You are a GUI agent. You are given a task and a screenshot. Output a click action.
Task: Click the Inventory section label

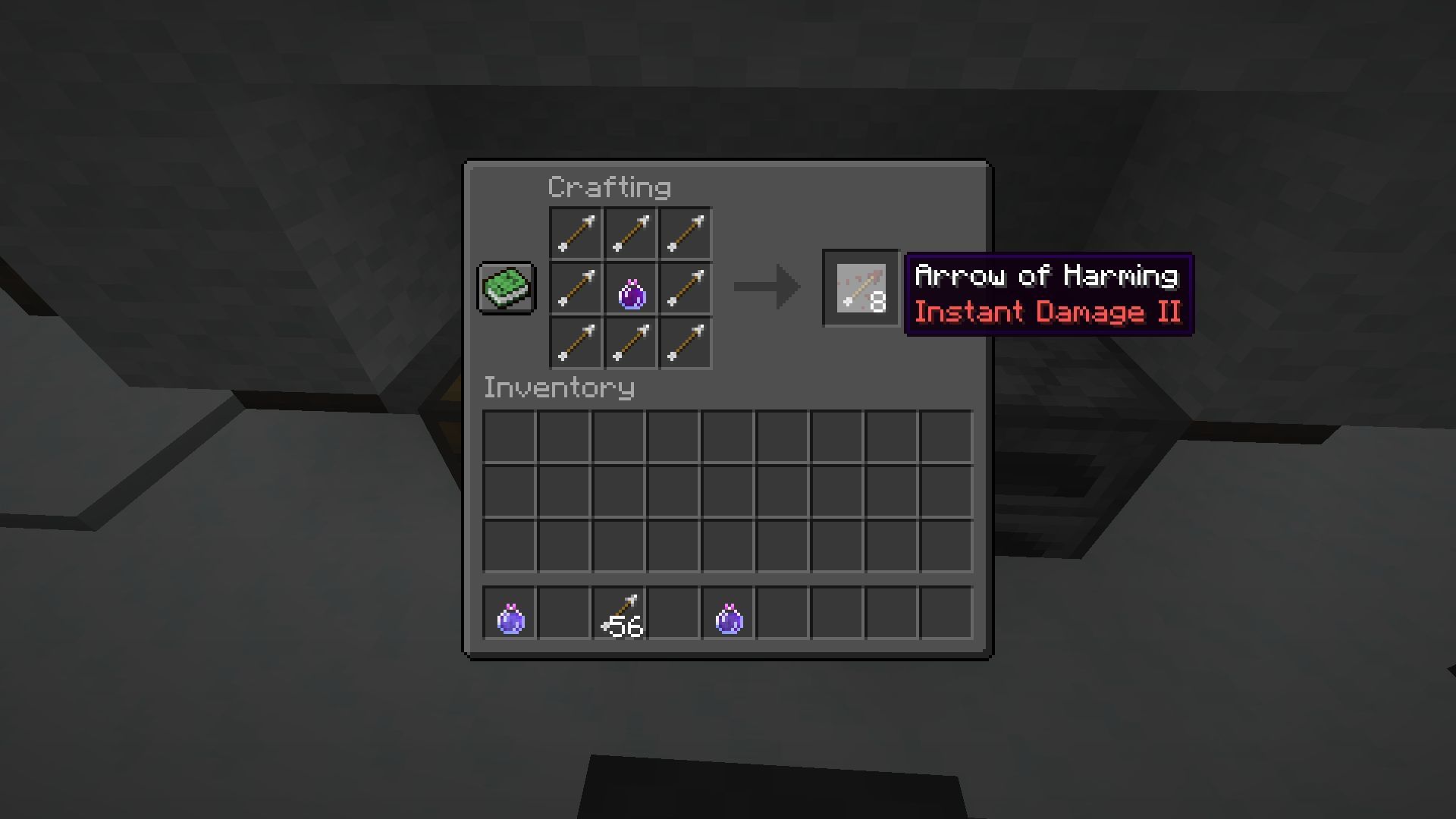click(x=559, y=388)
